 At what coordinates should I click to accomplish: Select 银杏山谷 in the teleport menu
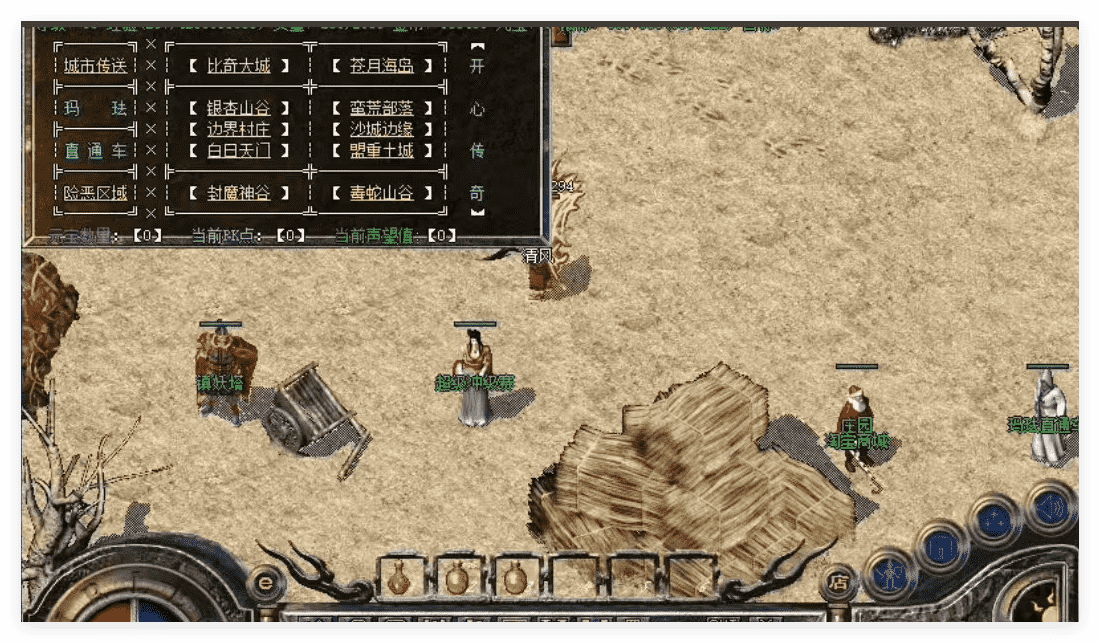pos(239,108)
